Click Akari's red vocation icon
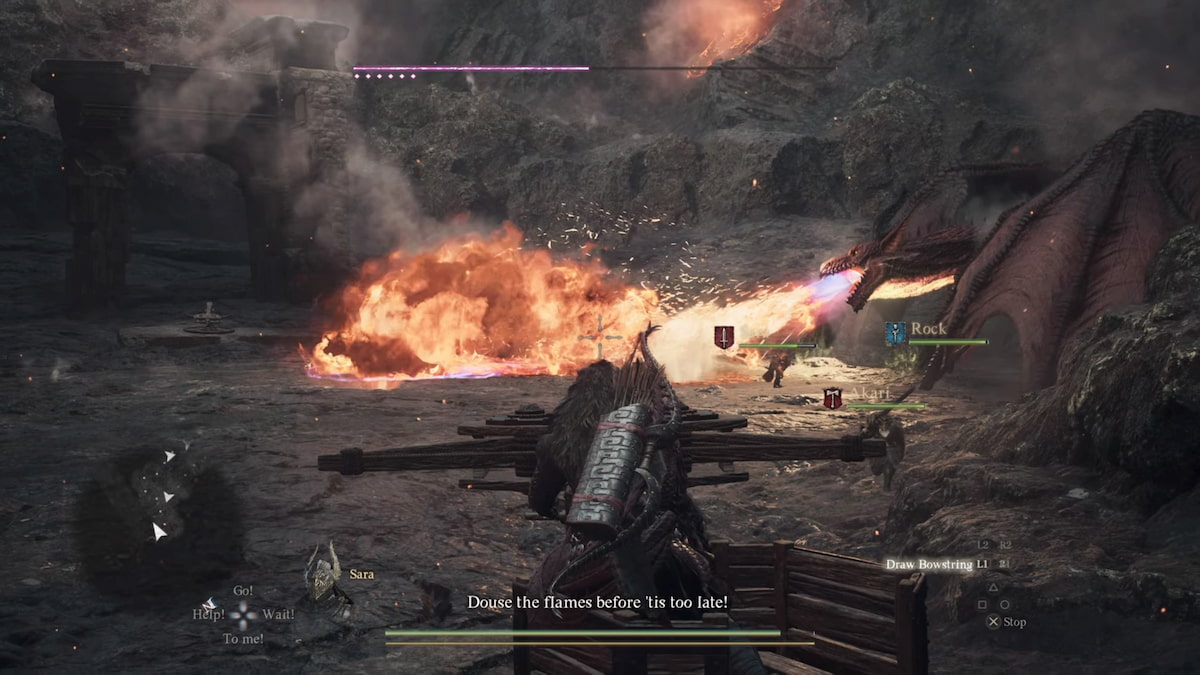Viewport: 1200px width, 675px height. click(x=832, y=398)
